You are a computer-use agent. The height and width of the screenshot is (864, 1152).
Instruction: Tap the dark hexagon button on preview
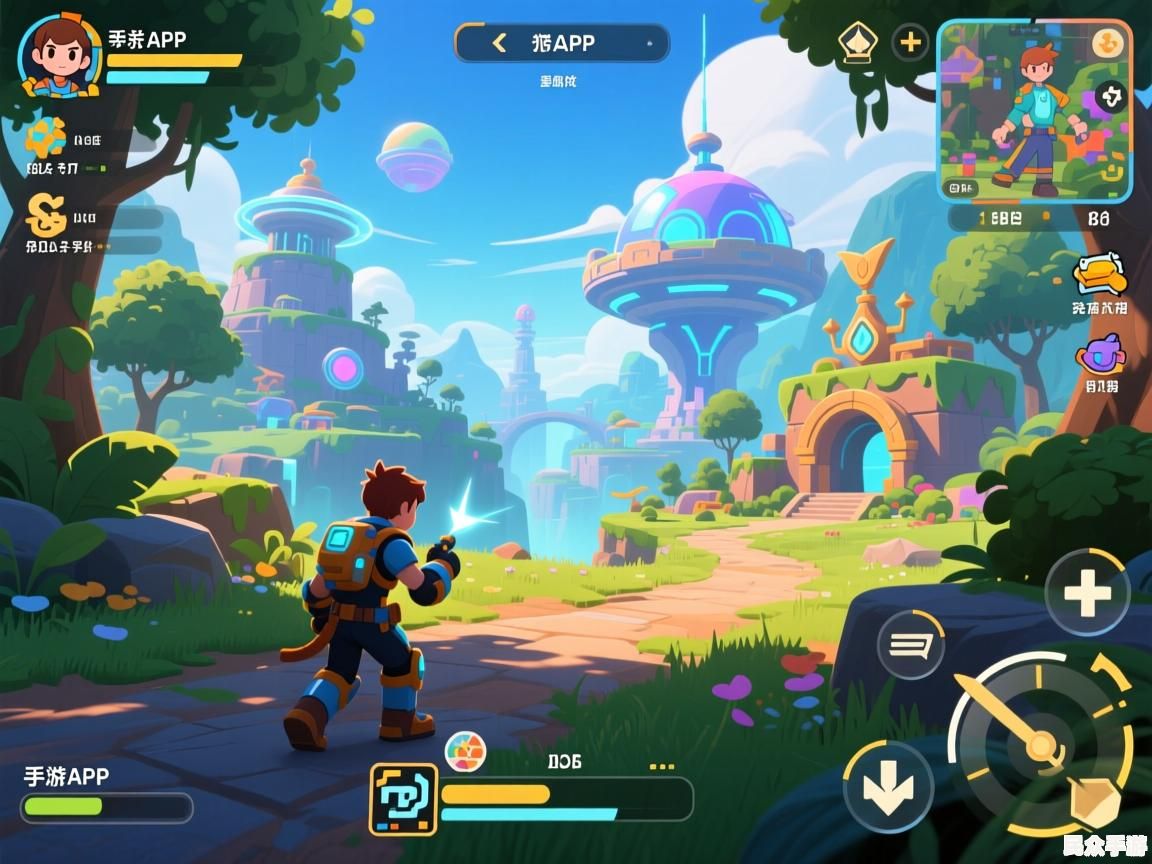[1110, 97]
